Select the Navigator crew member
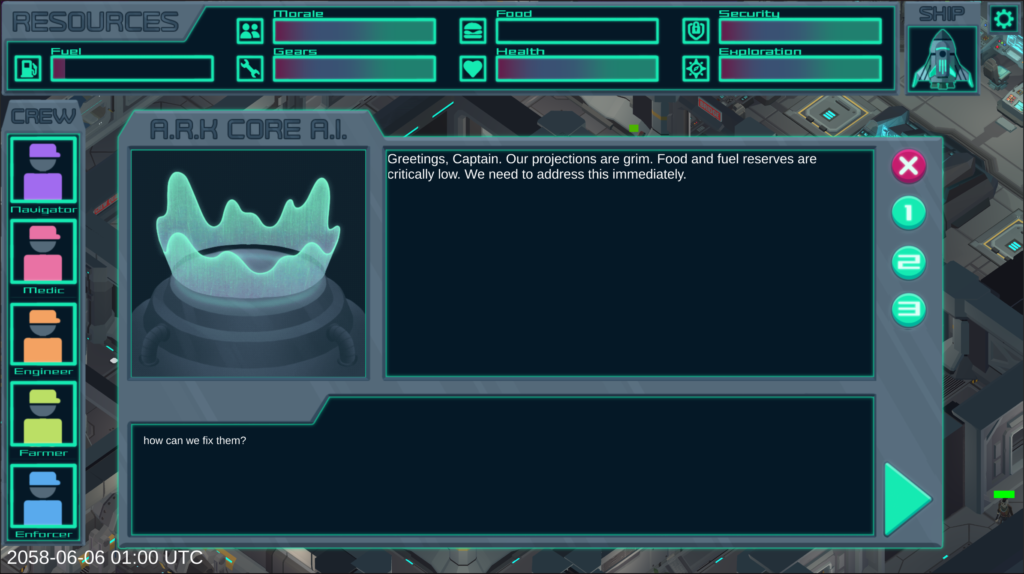Viewport: 1024px width, 574px height. (x=43, y=170)
